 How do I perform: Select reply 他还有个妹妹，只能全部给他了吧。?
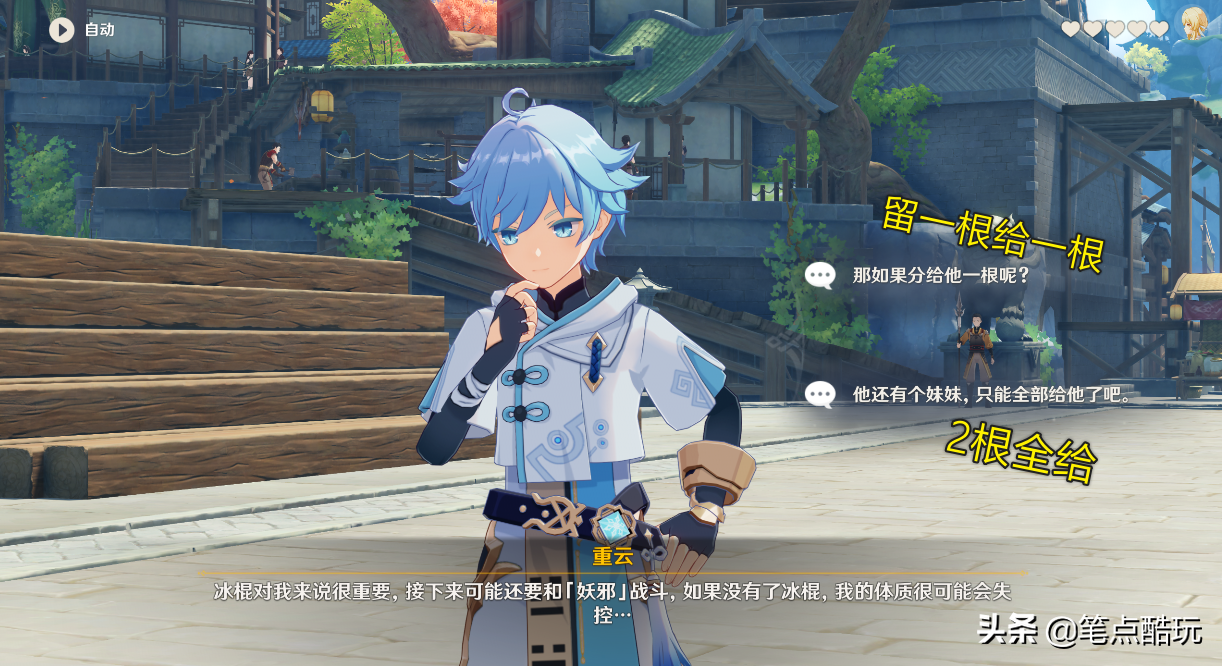coord(990,394)
